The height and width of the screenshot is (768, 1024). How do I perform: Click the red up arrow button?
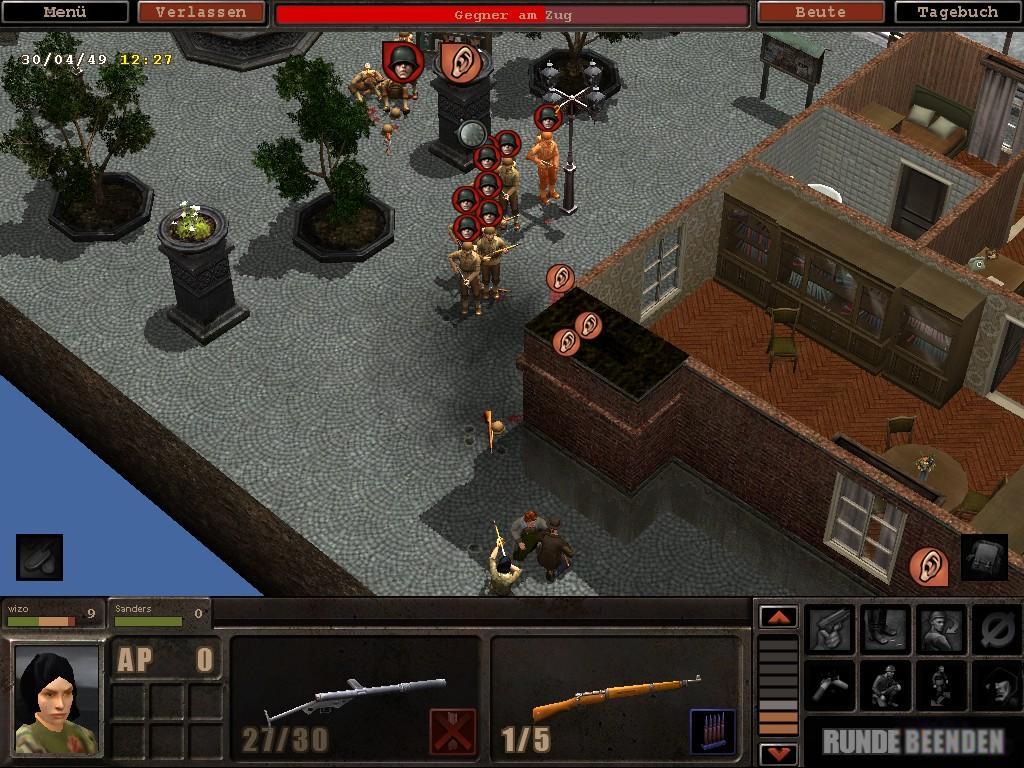click(x=778, y=617)
